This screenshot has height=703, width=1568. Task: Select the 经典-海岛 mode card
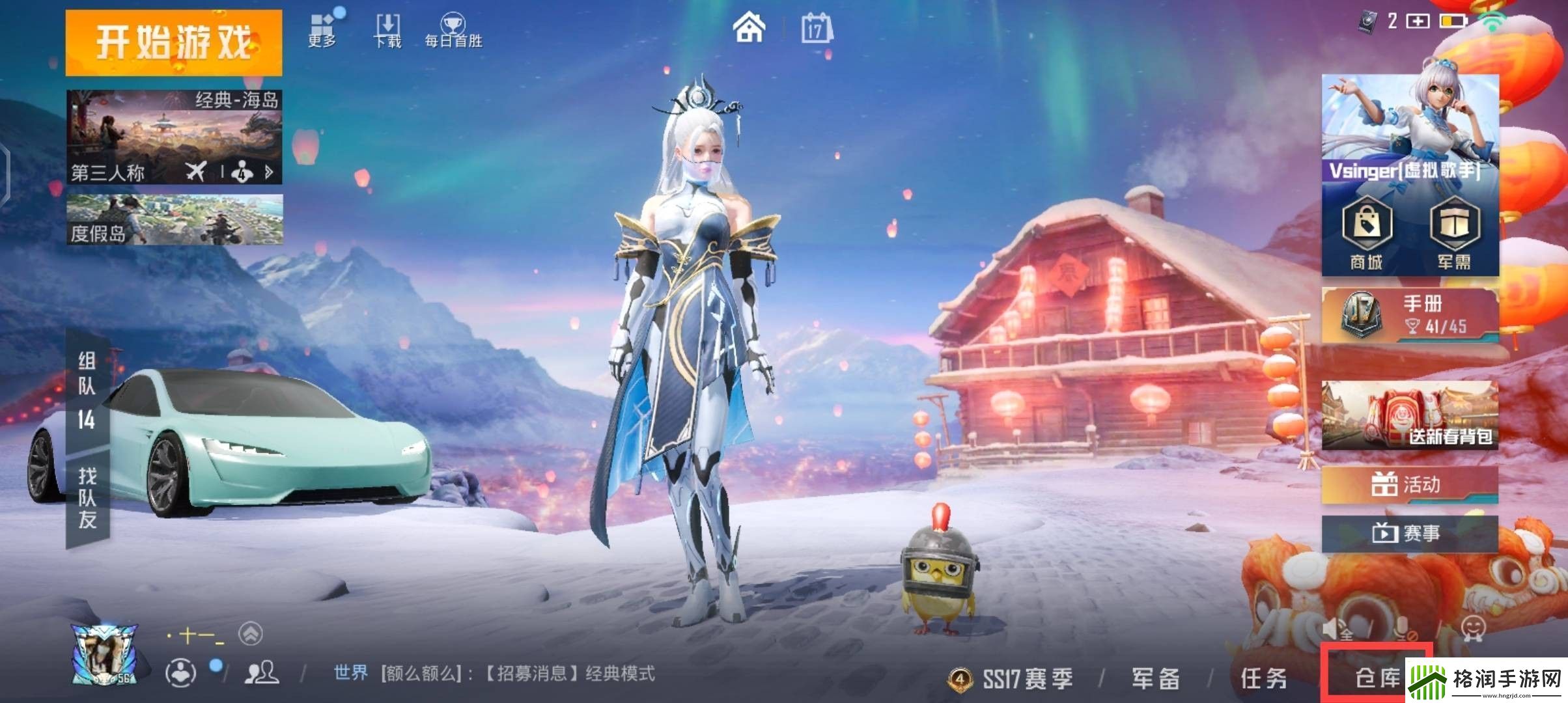click(174, 137)
